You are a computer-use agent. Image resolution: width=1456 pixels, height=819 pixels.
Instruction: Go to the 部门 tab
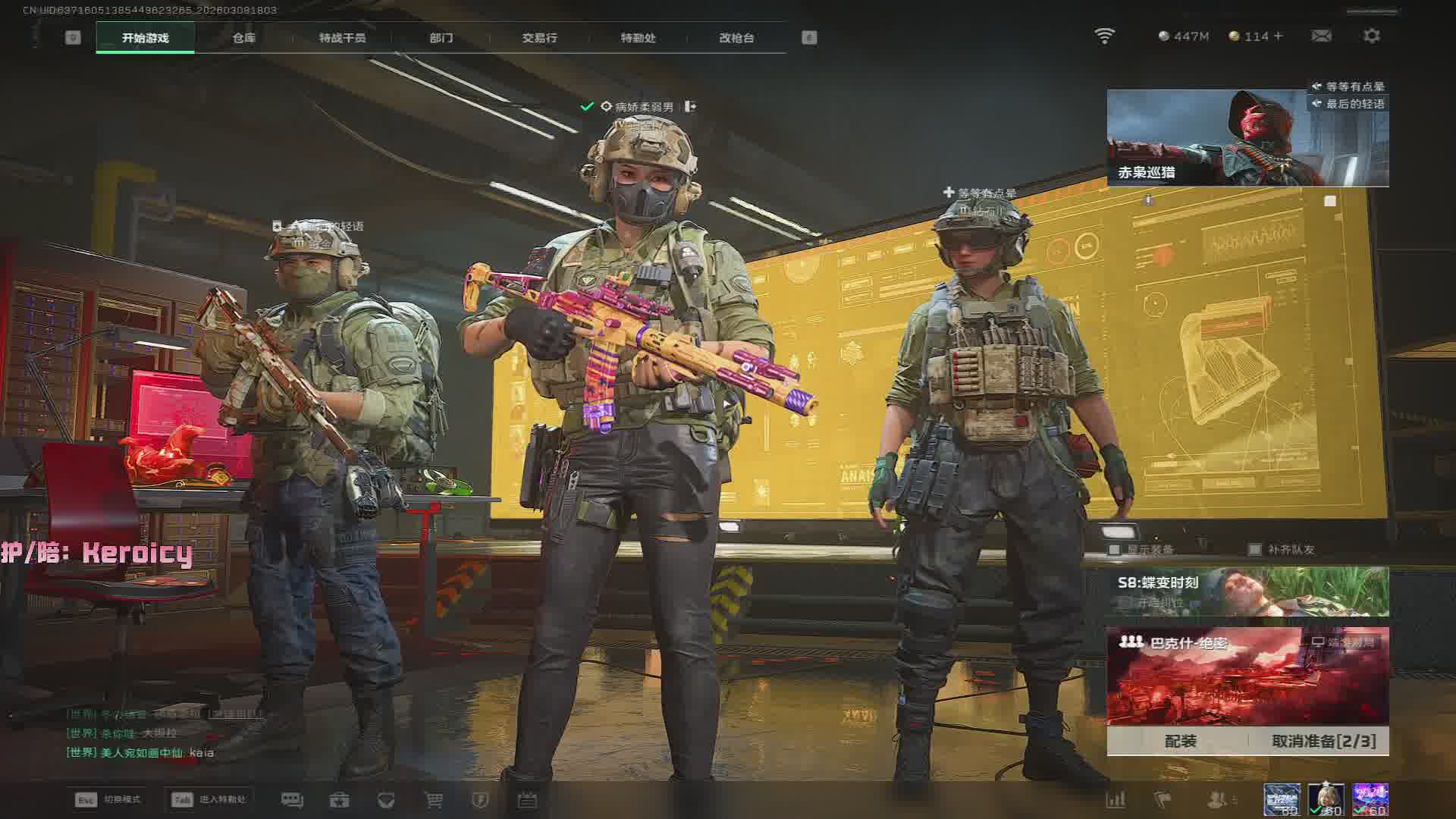coord(441,38)
